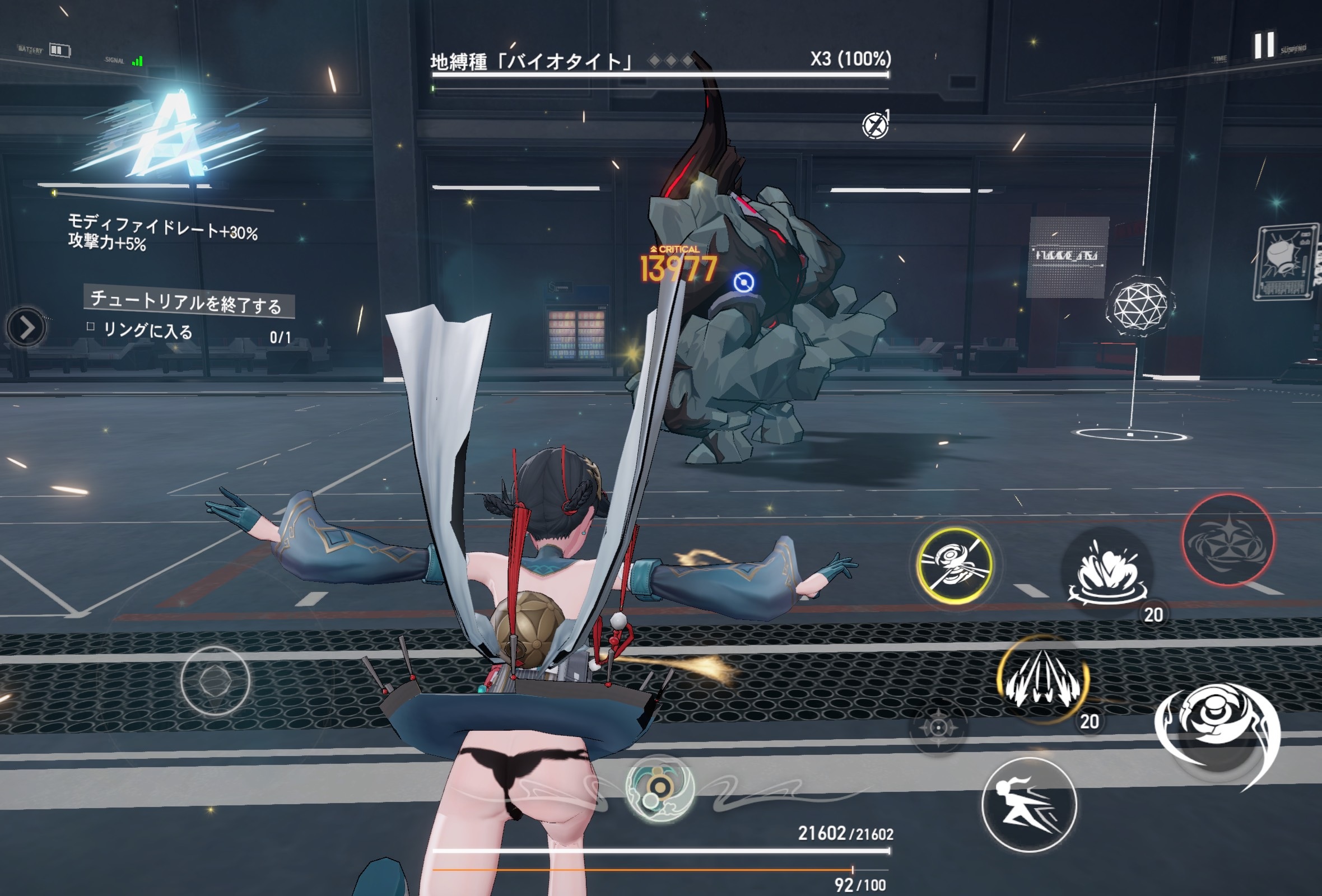
Task: Activate the yellow-ringed spinning strike skill
Action: [955, 565]
